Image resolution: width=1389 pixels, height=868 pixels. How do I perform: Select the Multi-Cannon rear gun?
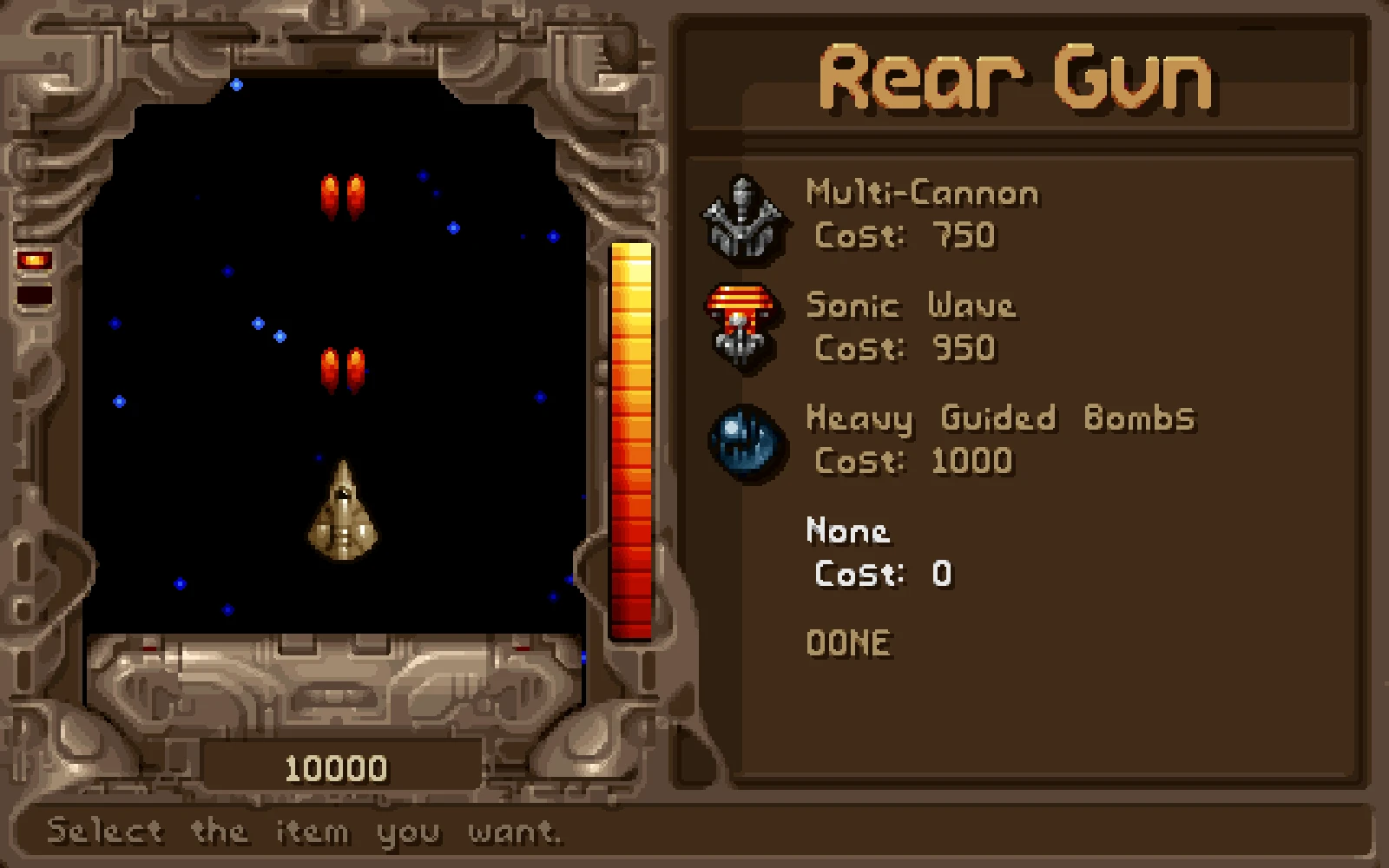(921, 193)
